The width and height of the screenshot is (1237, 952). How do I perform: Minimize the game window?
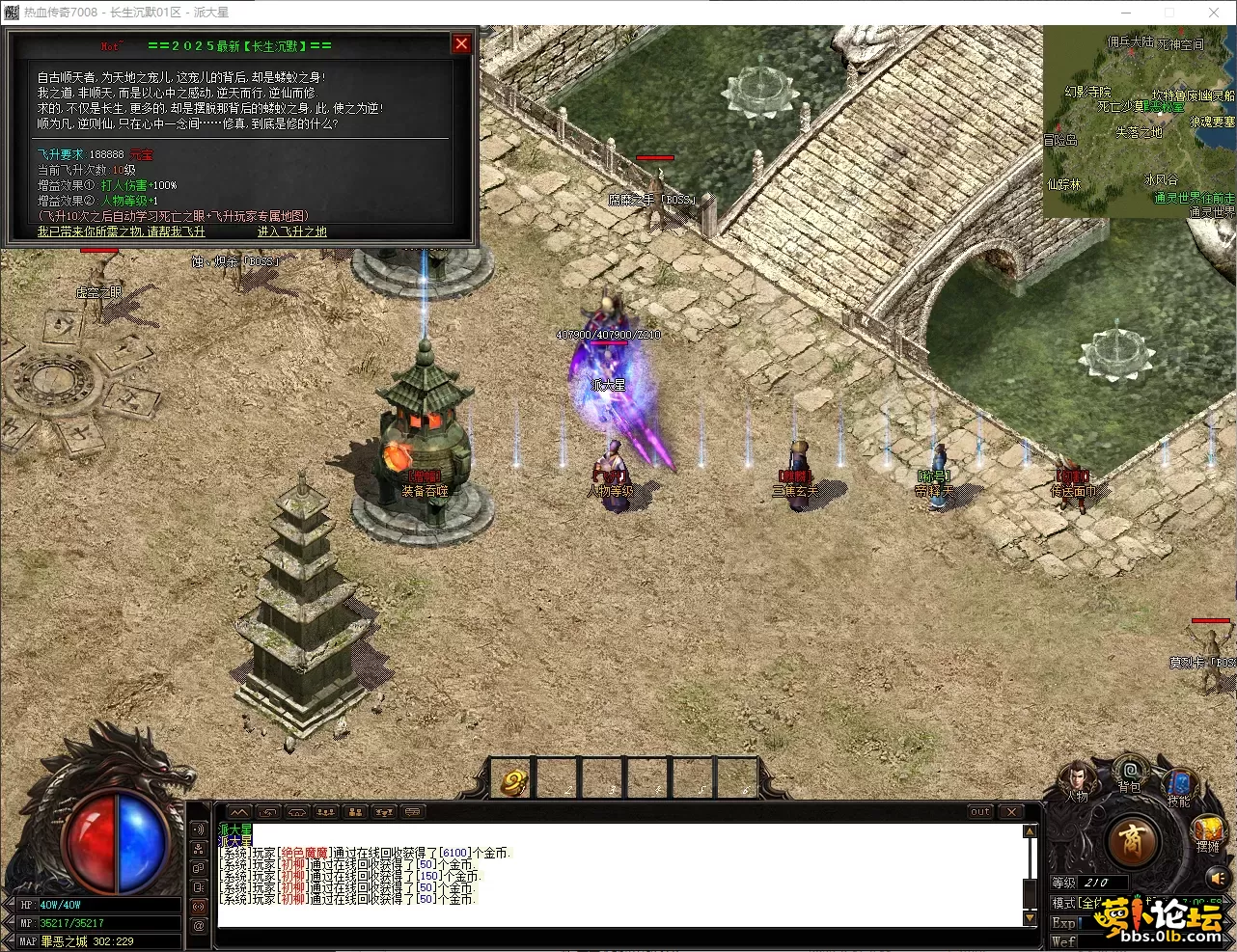[1125, 13]
